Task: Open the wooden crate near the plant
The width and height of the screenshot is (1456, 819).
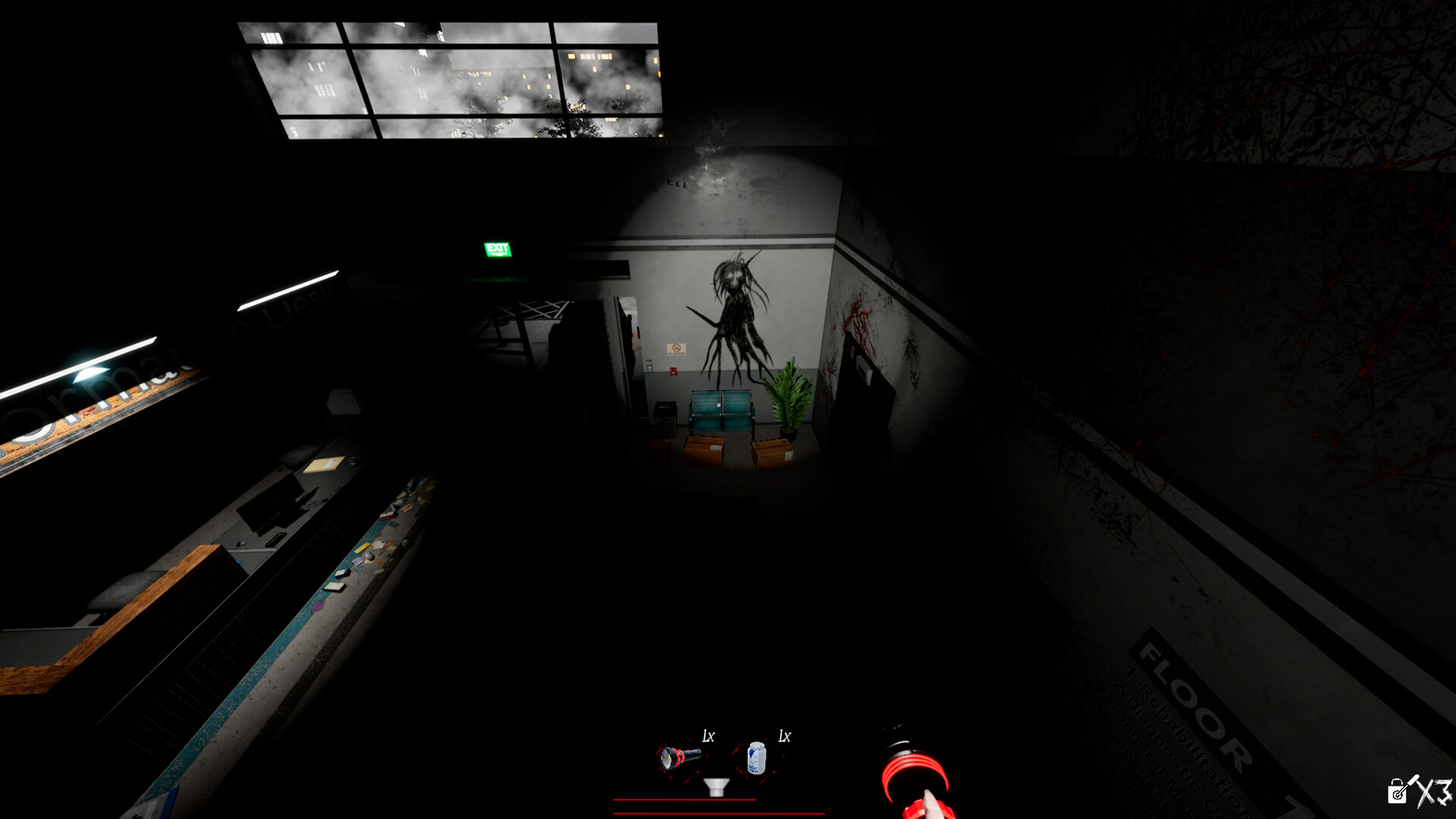Action: (773, 453)
